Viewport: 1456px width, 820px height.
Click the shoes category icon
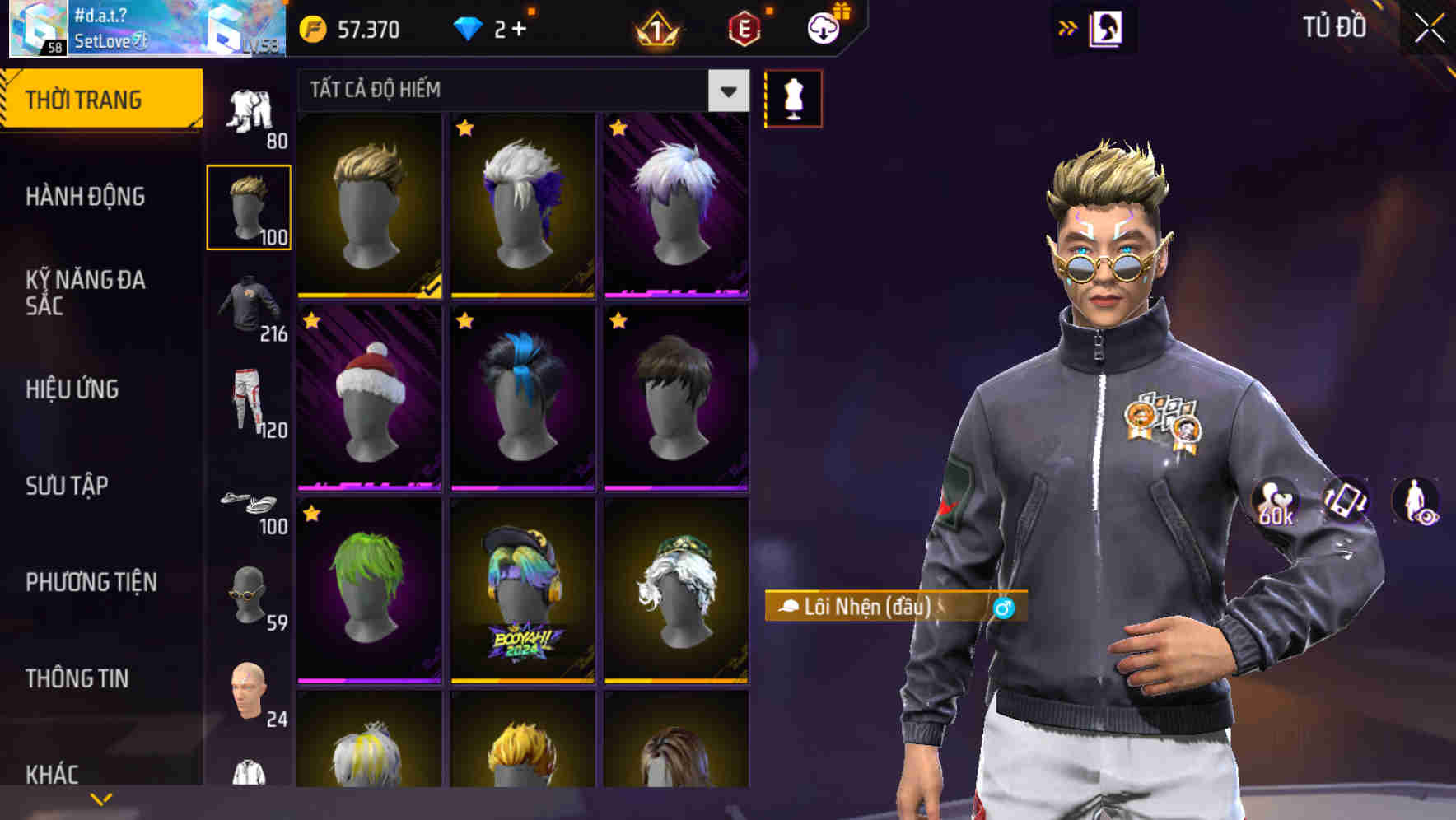coord(250,502)
